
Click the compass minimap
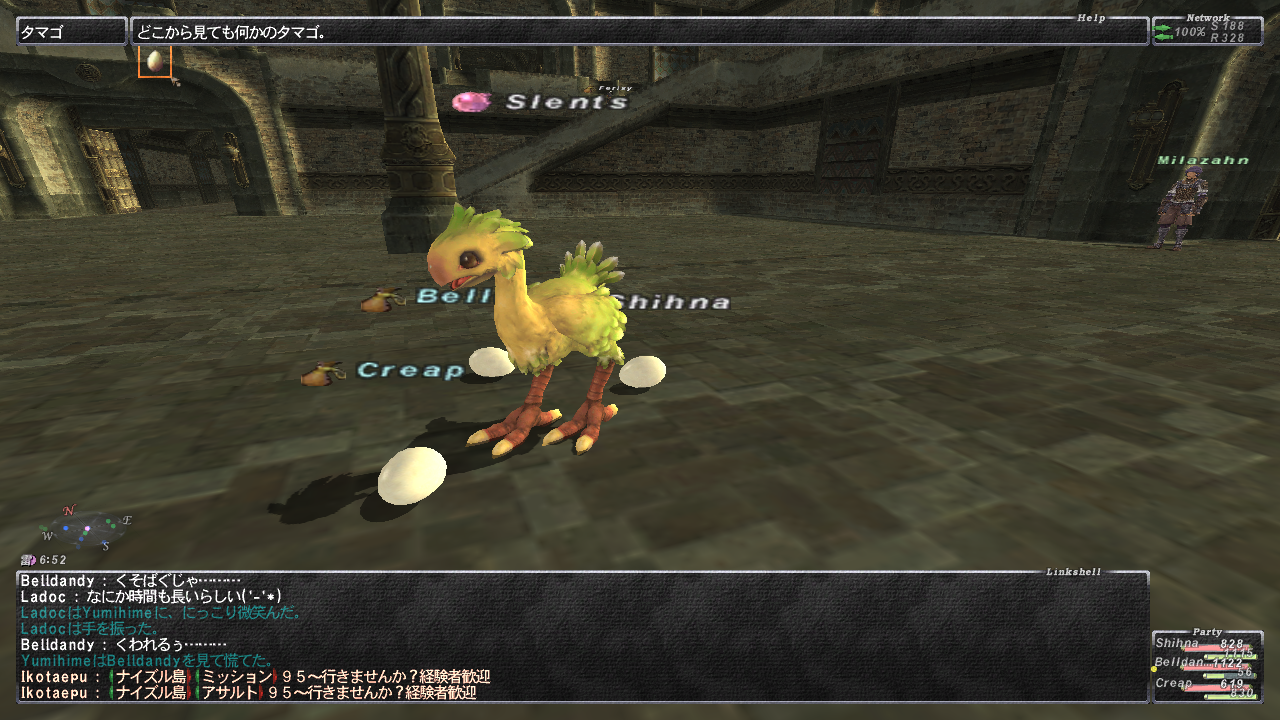point(87,529)
